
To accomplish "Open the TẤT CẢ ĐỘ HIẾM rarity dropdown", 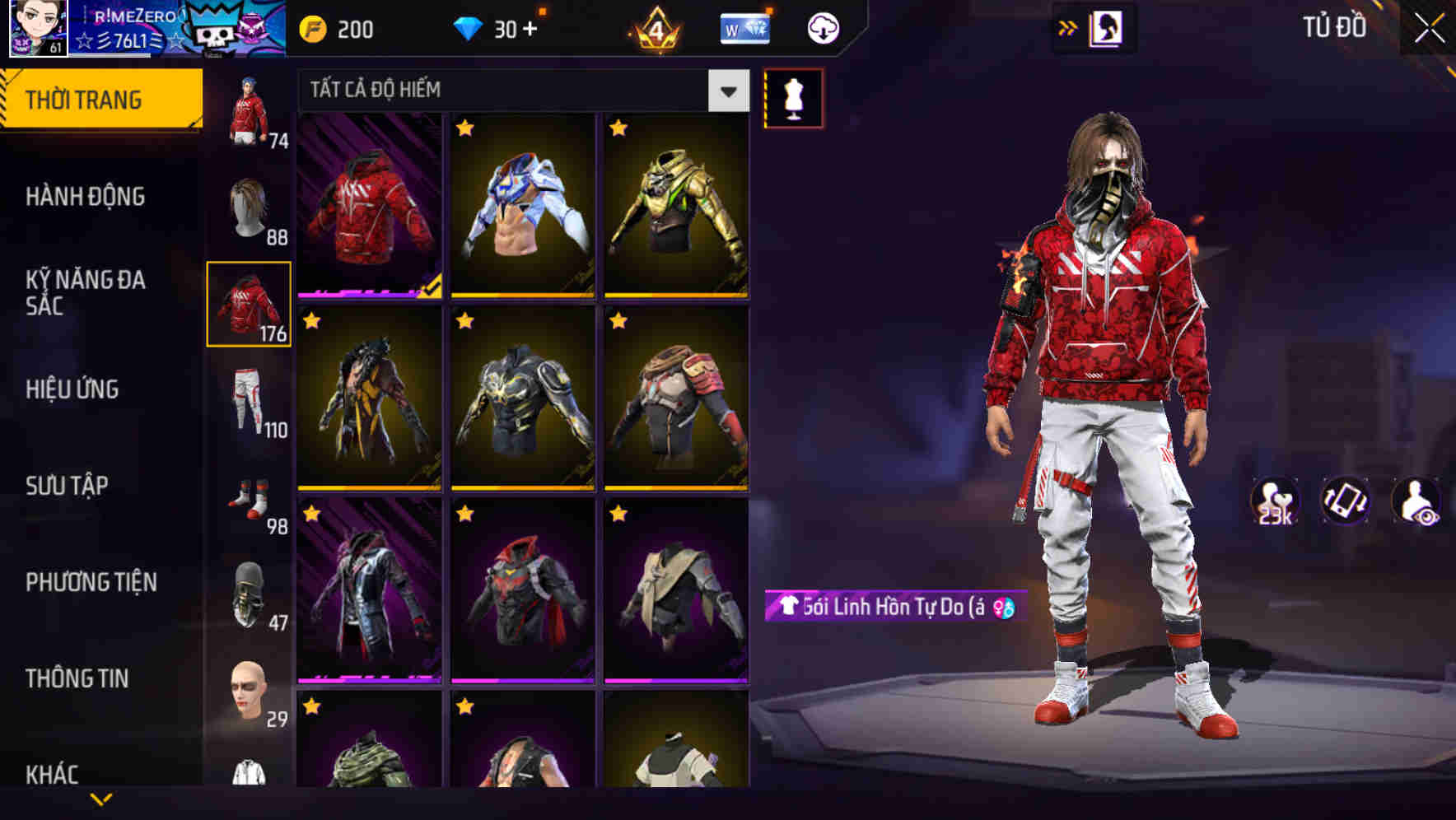I will 519,91.
